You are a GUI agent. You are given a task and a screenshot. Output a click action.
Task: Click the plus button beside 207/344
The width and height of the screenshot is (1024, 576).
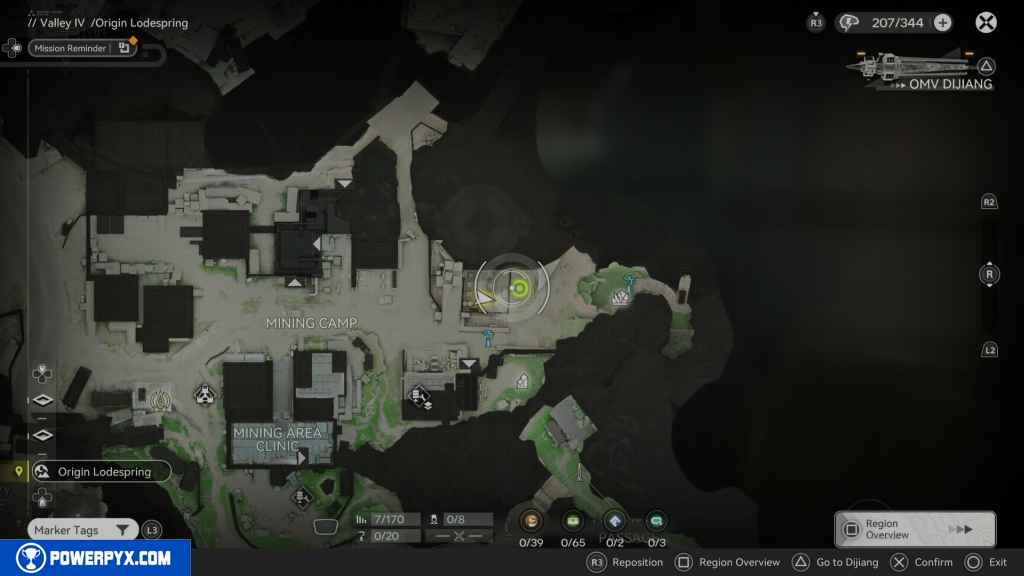(x=942, y=23)
